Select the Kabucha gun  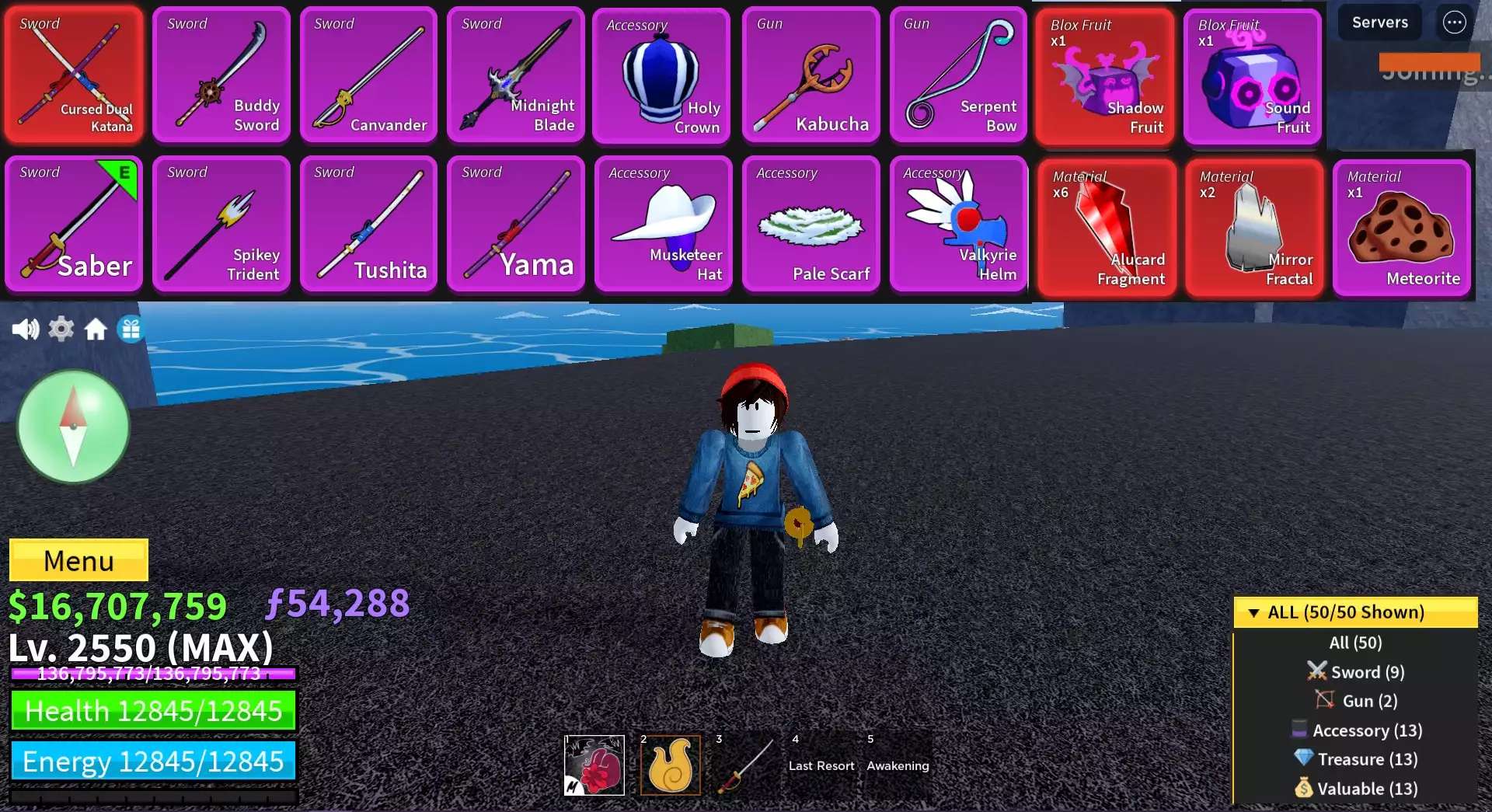click(x=811, y=74)
